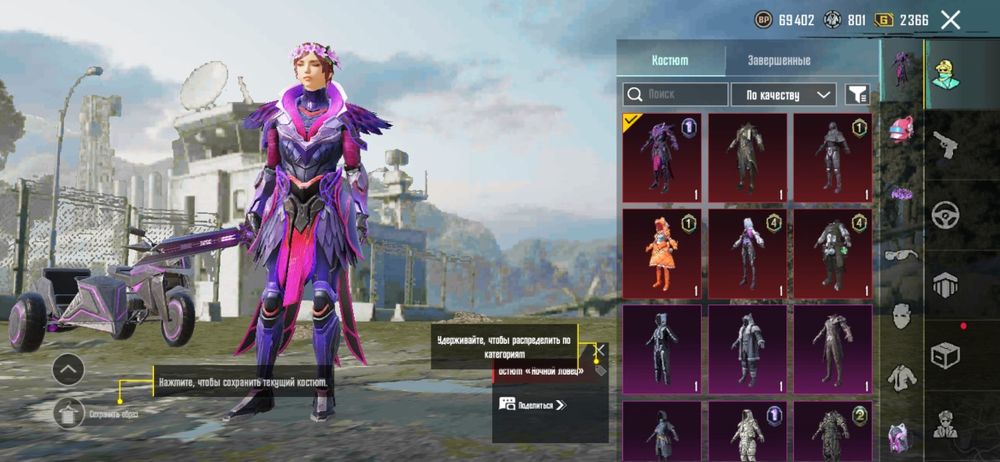1000x462 pixels.
Task: Click the Поделиться share button
Action: 533,405
